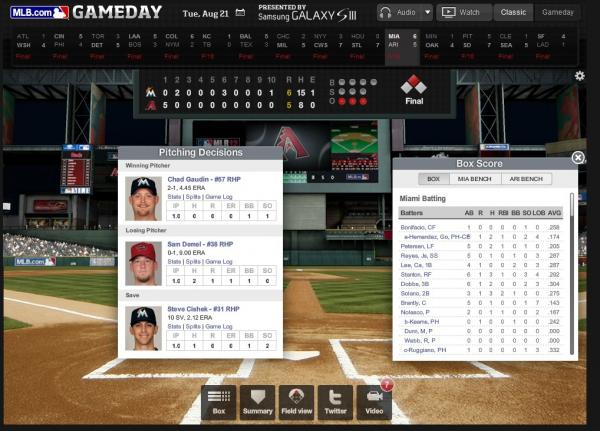Show the game Summary
The height and width of the screenshot is (431, 600).
[257, 402]
